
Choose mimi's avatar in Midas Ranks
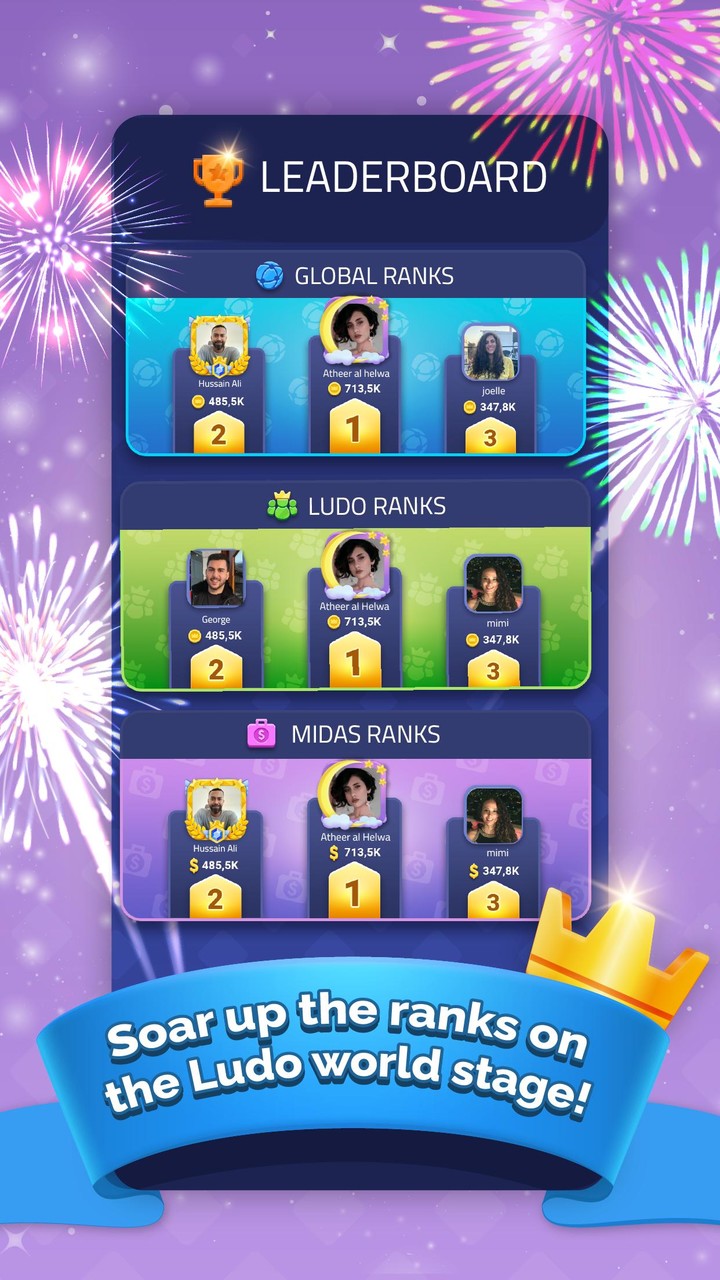tap(493, 815)
